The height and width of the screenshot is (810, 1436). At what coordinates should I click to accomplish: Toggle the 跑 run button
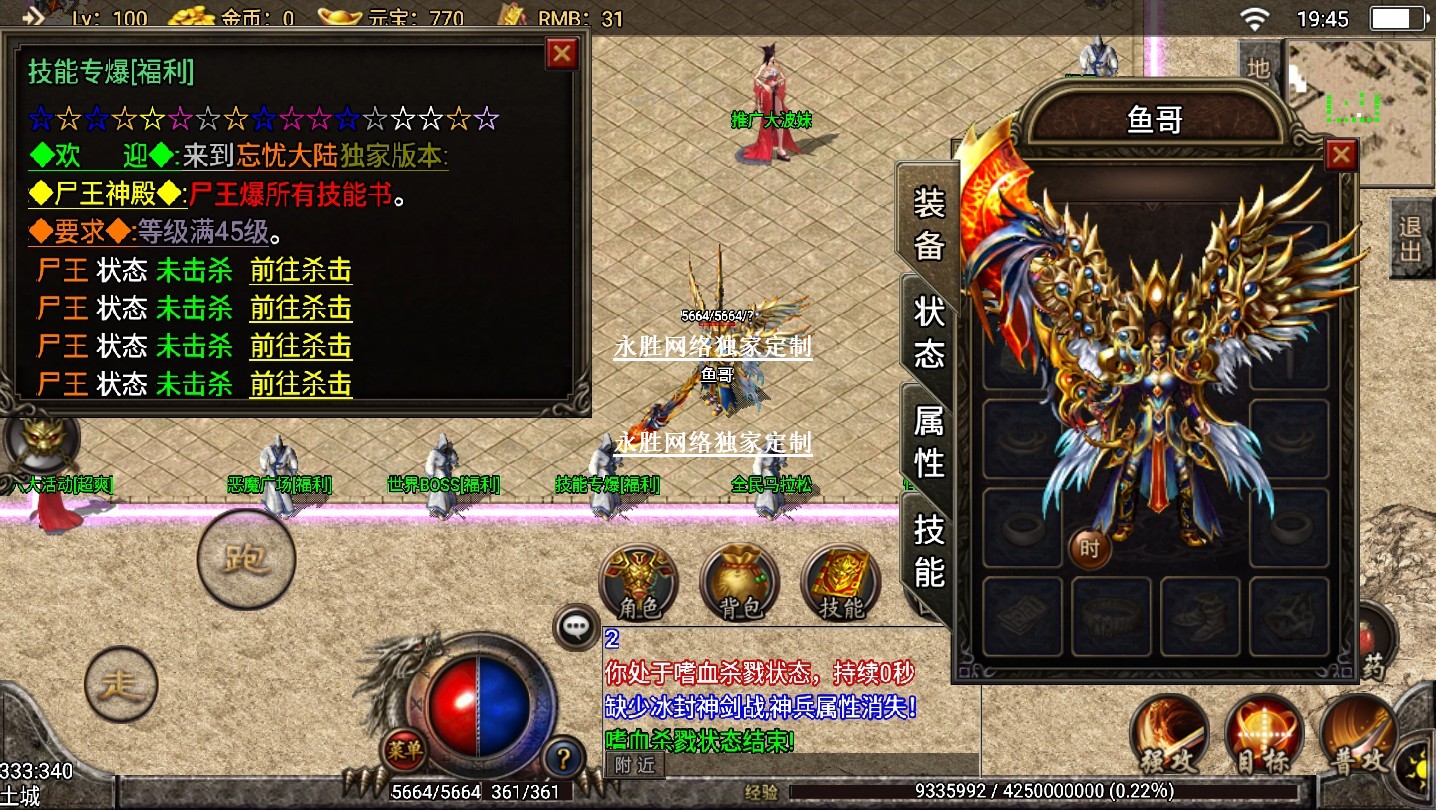[x=246, y=559]
